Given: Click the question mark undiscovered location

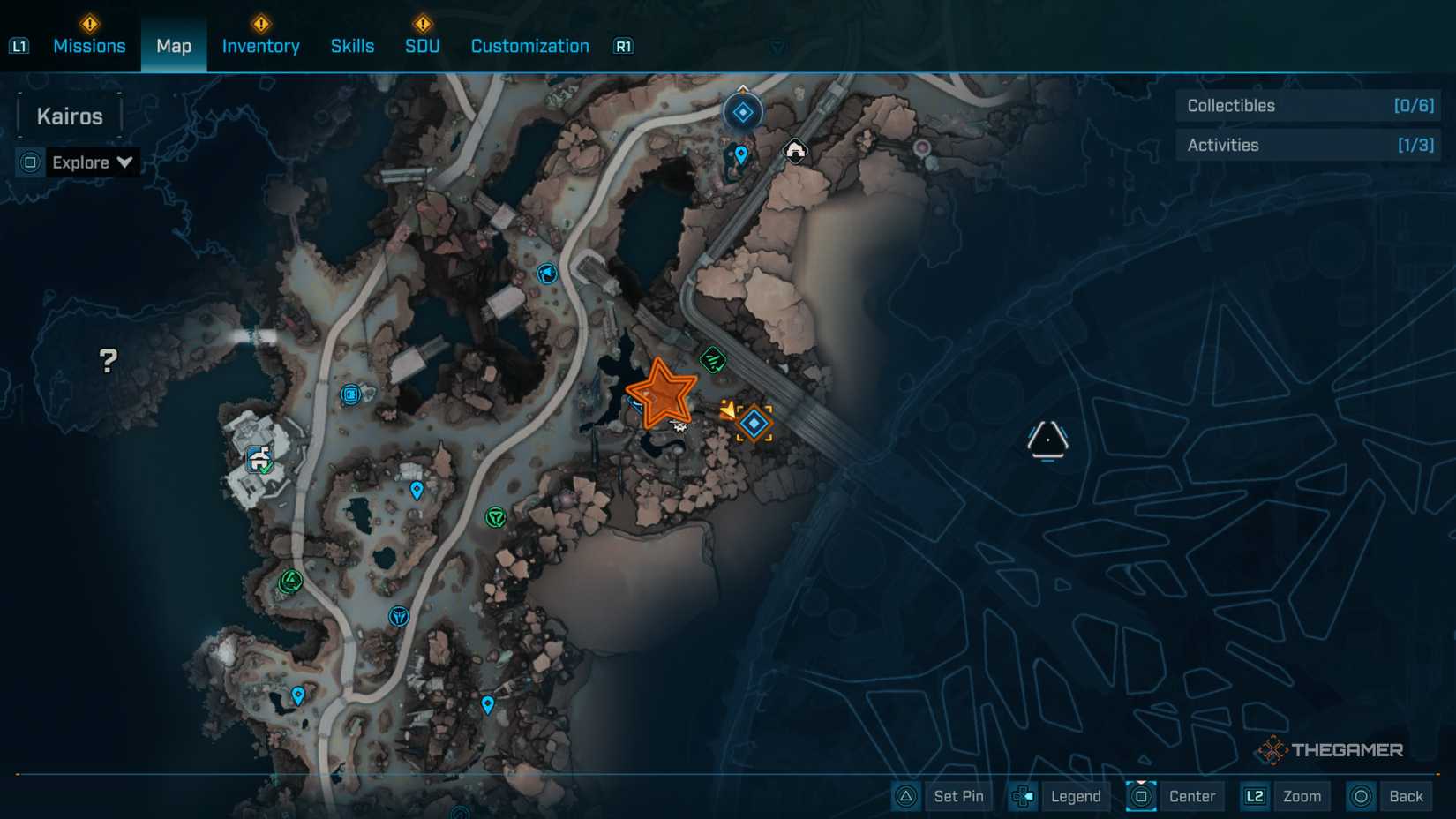Looking at the screenshot, I should (x=108, y=360).
